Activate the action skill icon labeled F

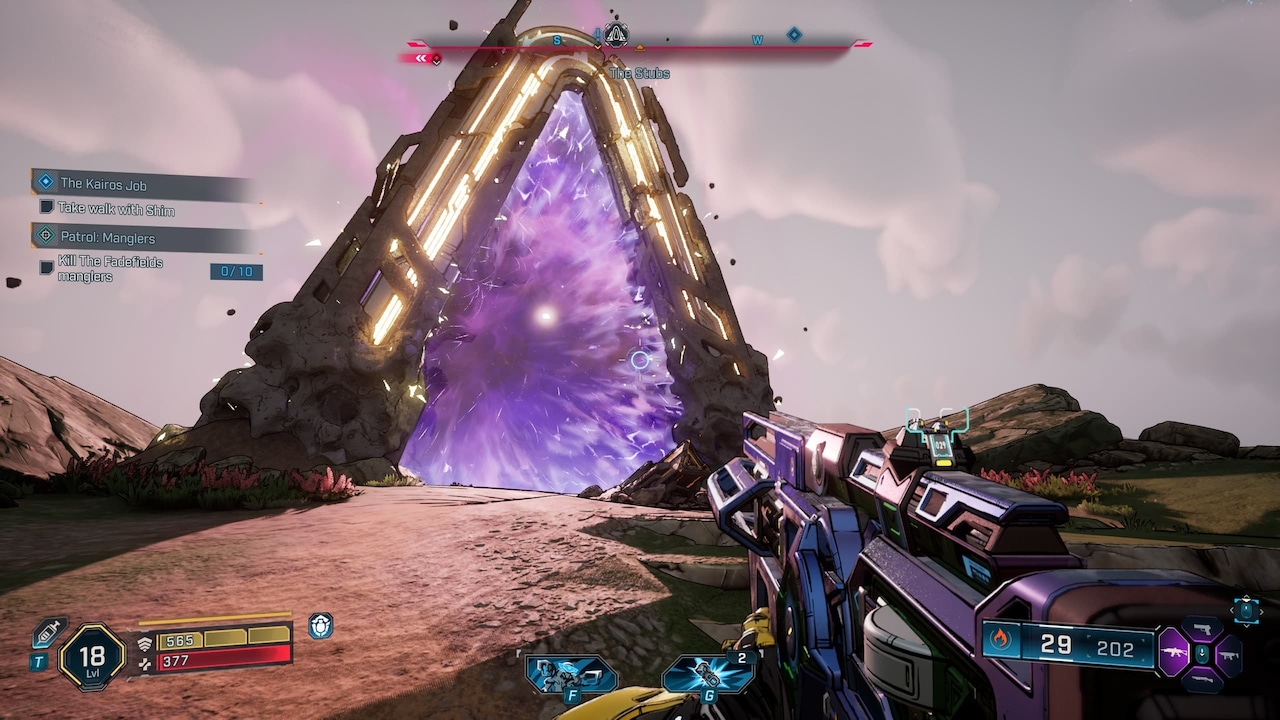572,673
